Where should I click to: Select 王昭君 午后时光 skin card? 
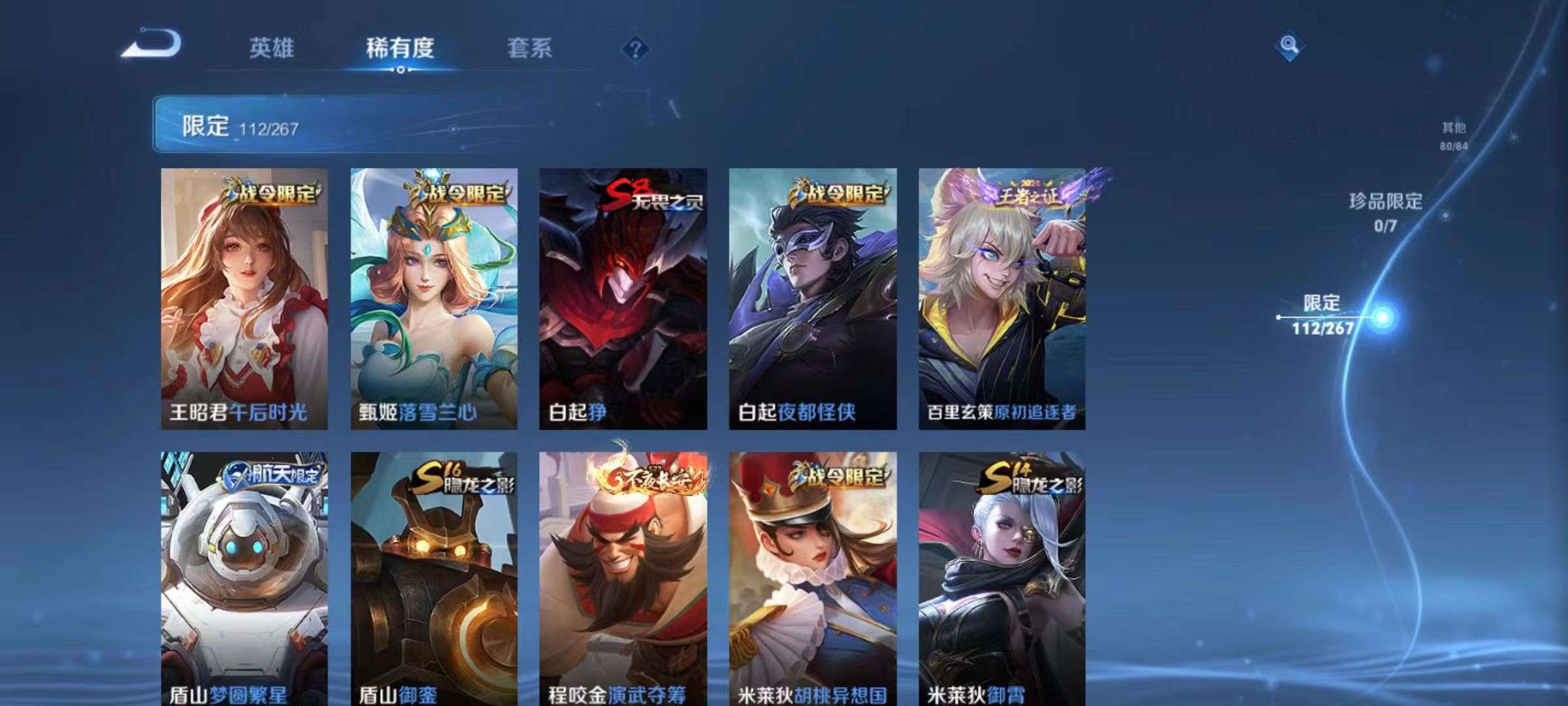pyautogui.click(x=244, y=299)
